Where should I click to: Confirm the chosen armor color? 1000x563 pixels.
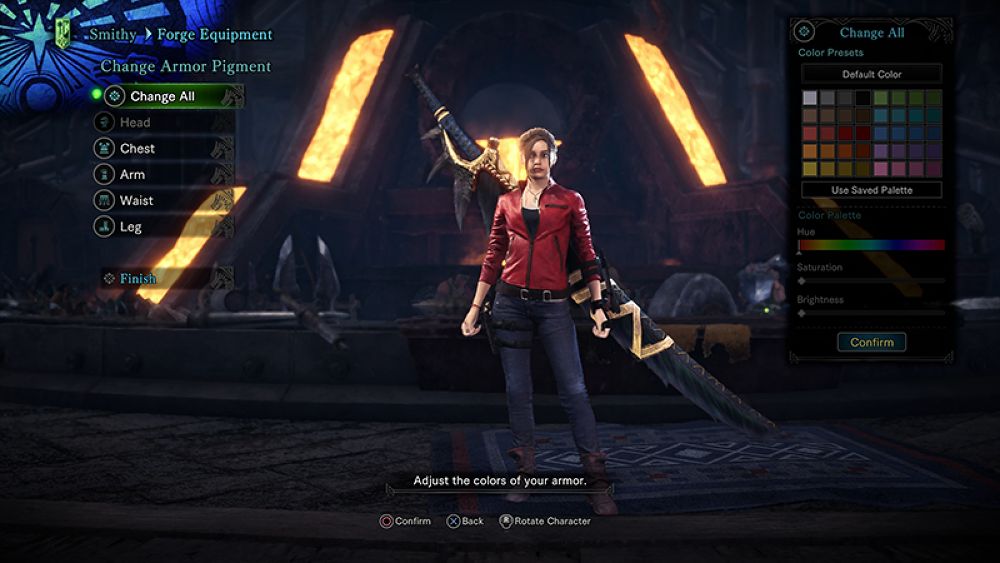(x=872, y=342)
